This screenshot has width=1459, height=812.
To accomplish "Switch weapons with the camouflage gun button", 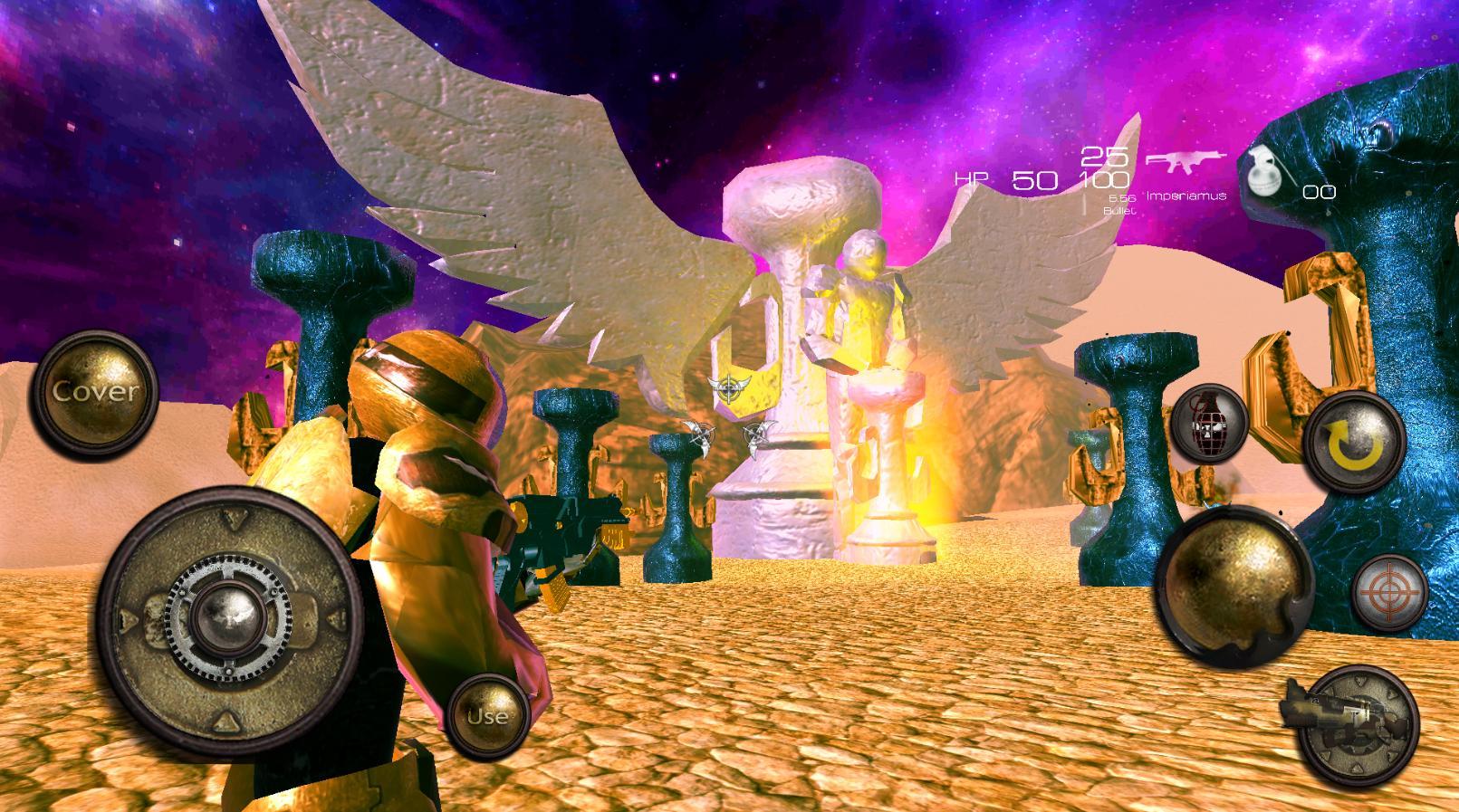I will click(1353, 726).
